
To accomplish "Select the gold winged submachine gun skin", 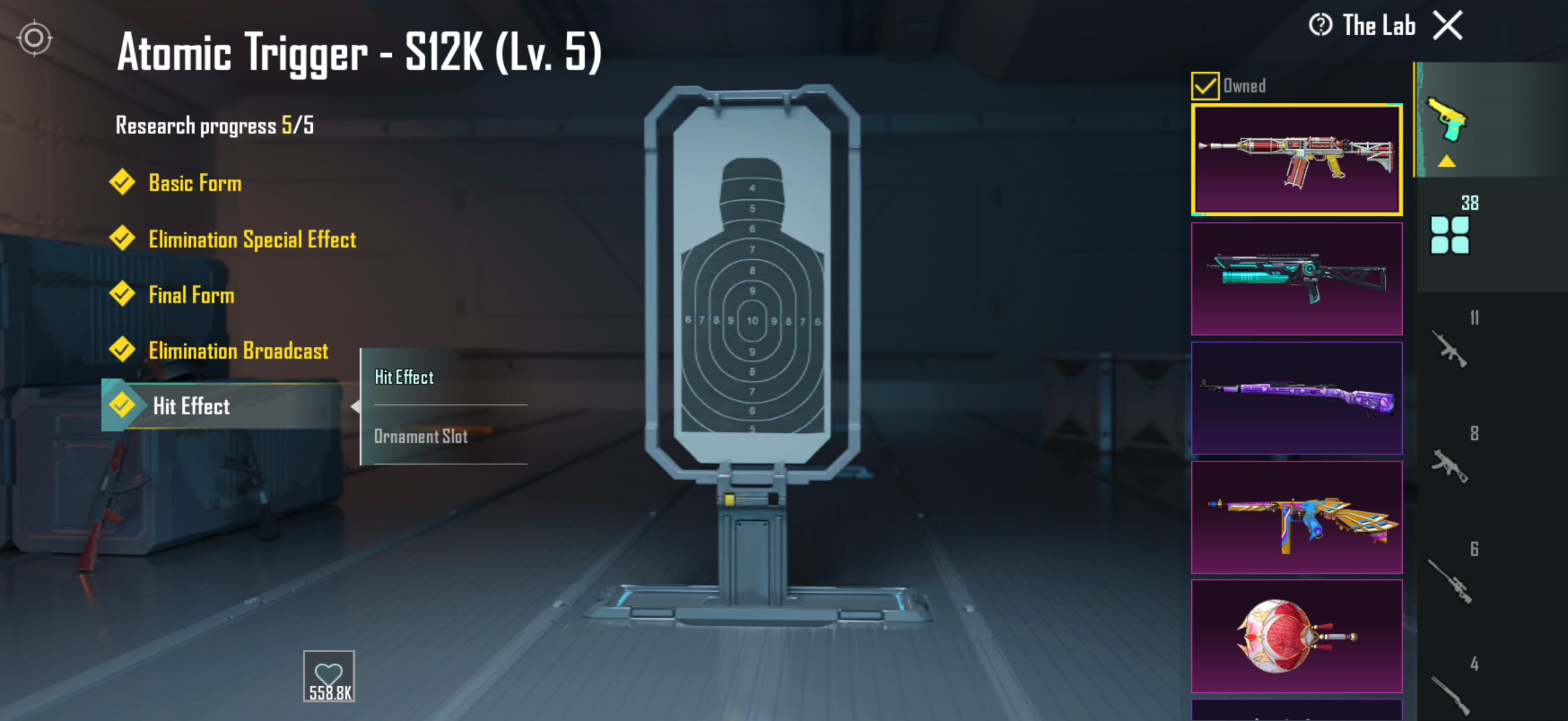I will point(1297,517).
